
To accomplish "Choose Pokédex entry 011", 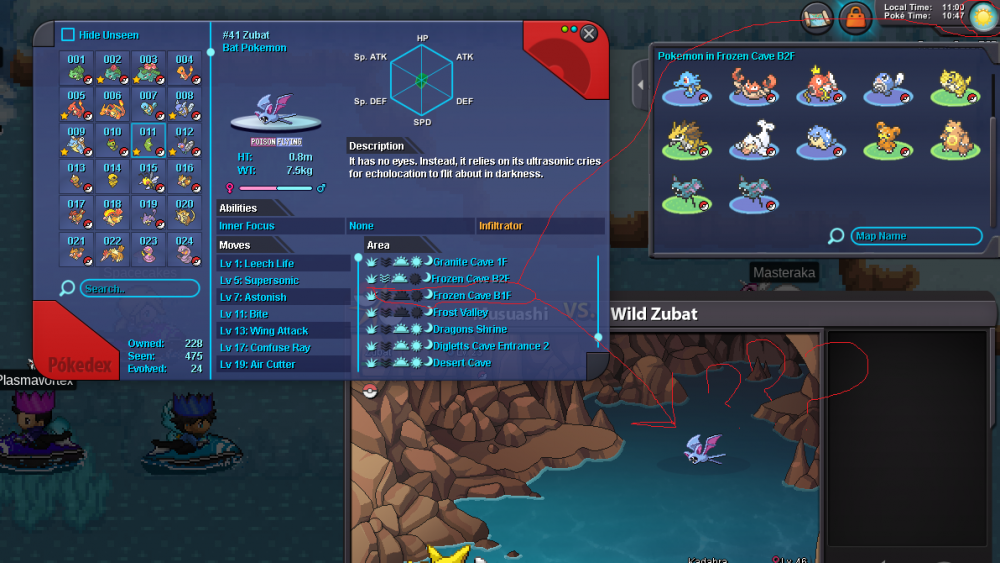I will point(148,140).
